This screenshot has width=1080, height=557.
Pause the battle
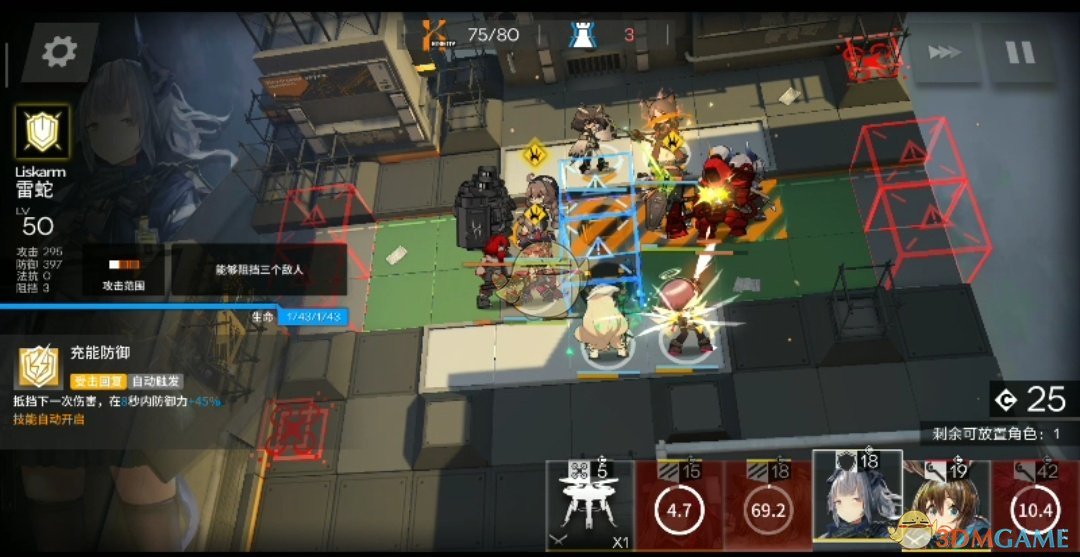pos(1018,52)
